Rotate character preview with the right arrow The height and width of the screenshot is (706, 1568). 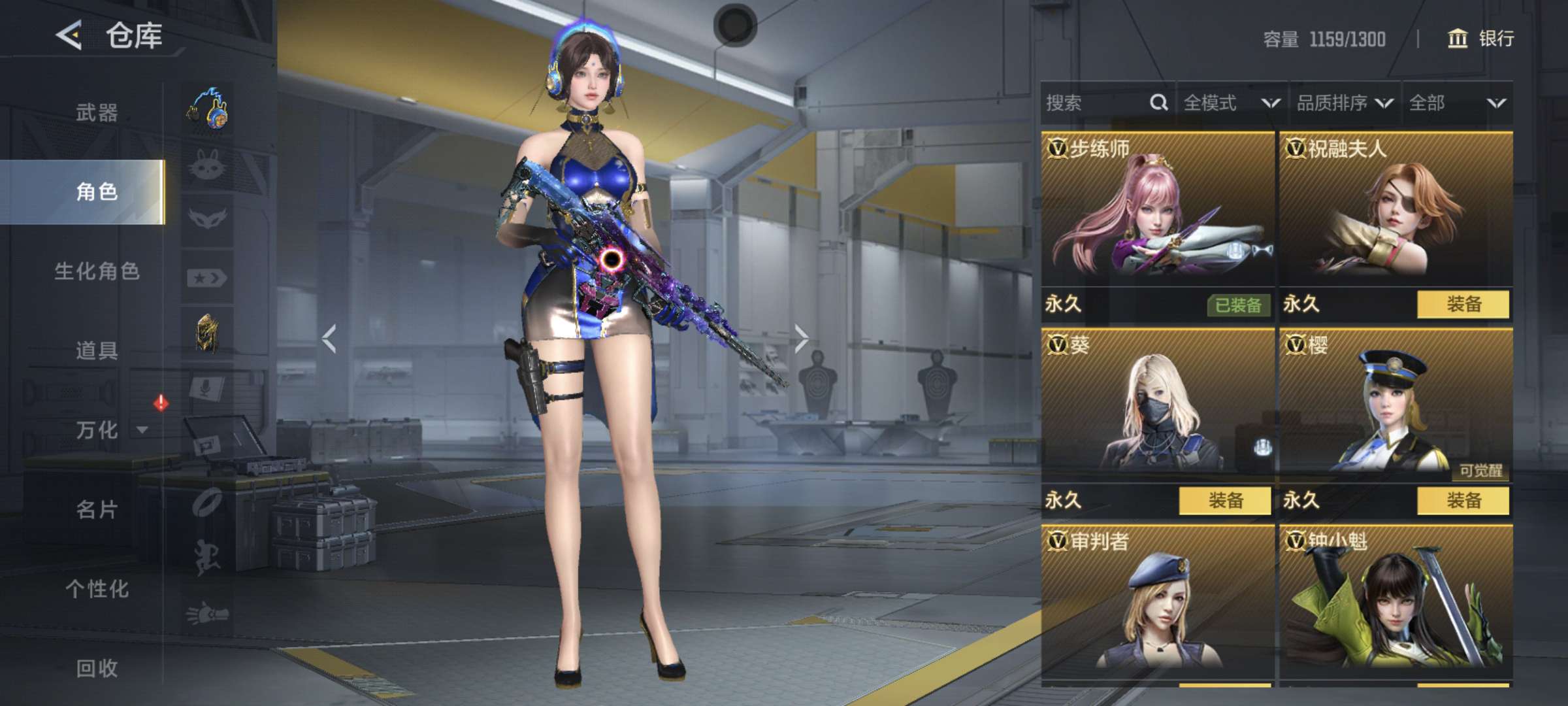[x=802, y=339]
